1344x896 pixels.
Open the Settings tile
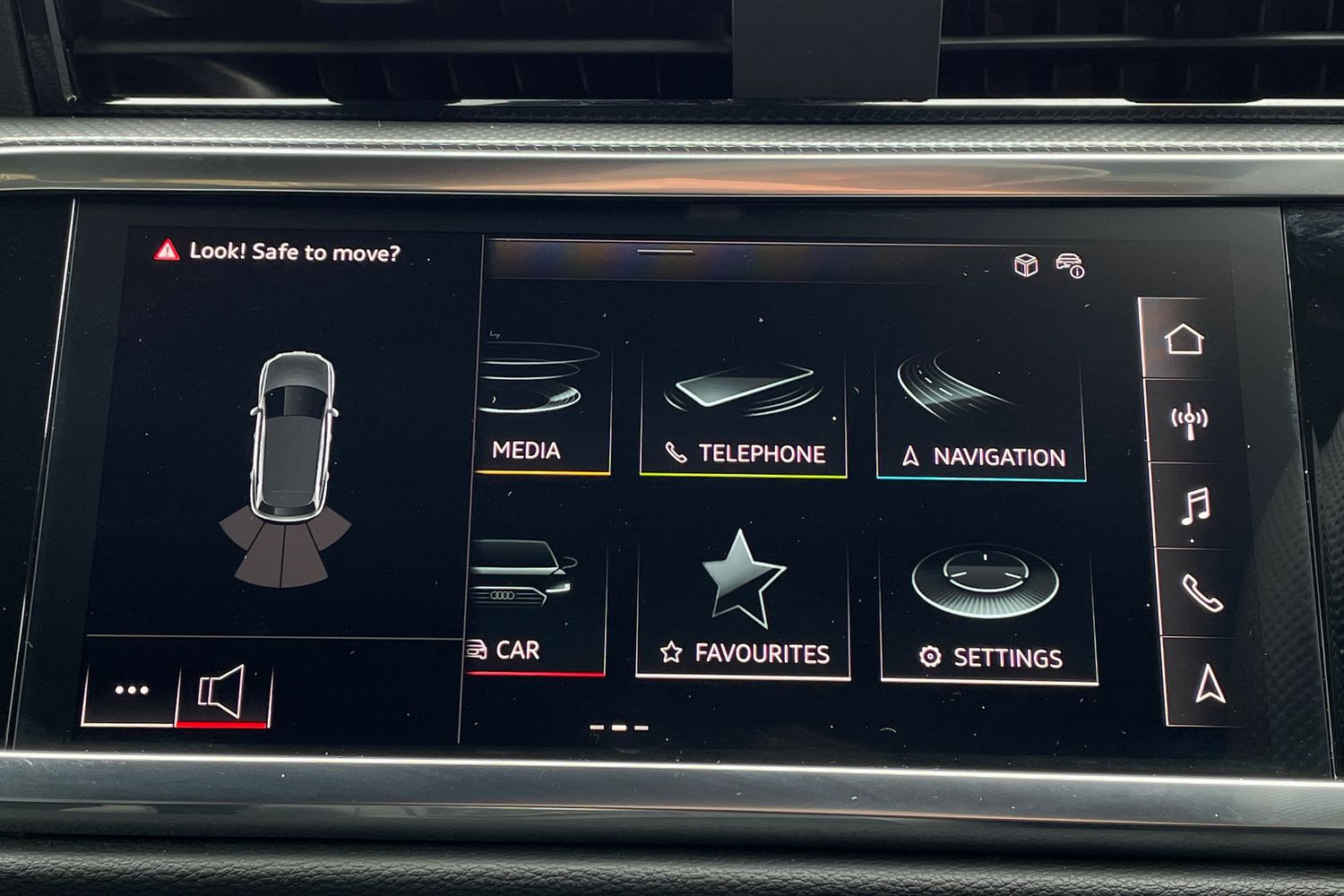988,616
